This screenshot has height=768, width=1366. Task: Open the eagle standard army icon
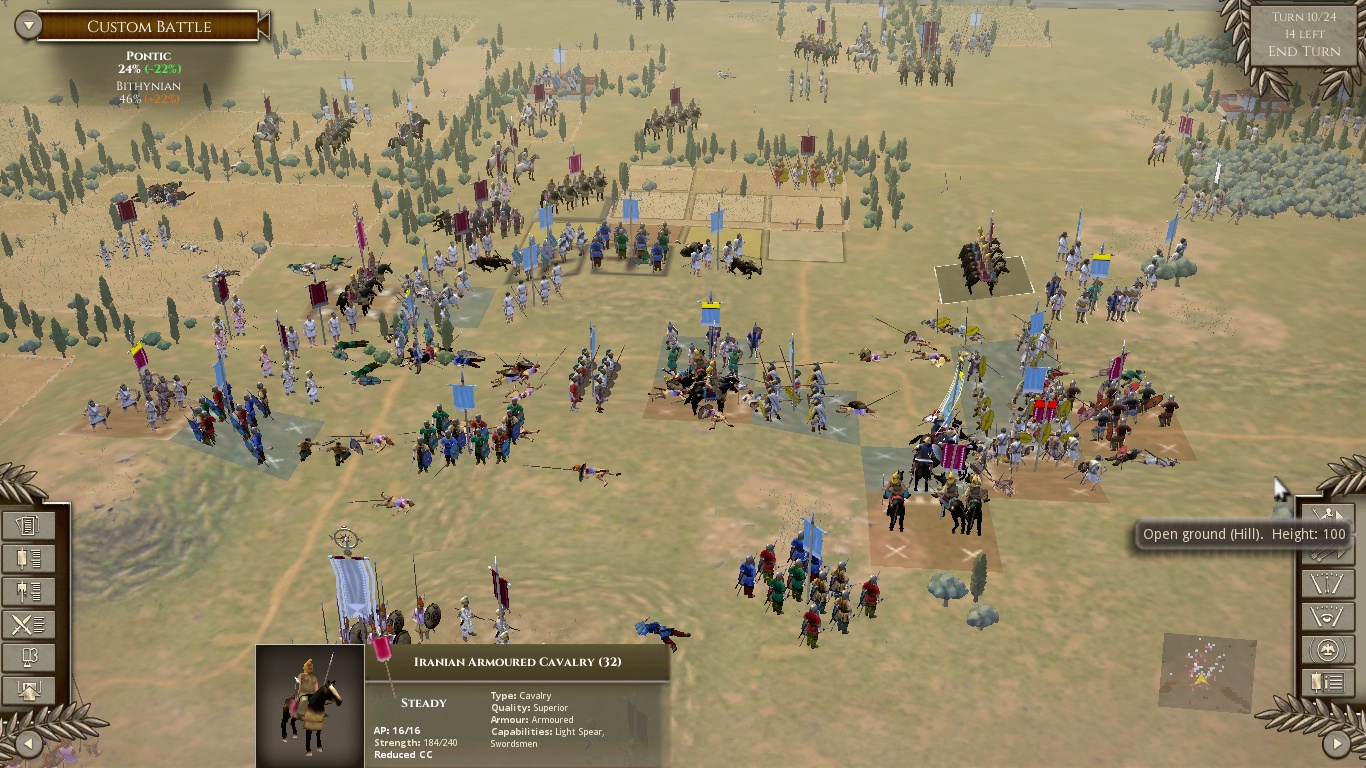[x=1328, y=650]
